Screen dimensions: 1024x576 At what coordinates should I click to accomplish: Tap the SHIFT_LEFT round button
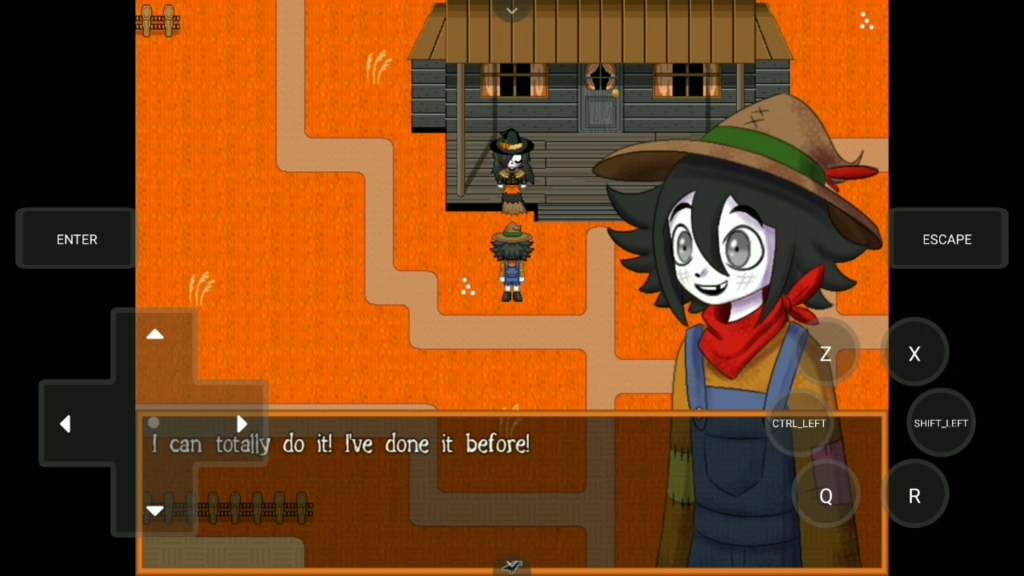coord(941,423)
